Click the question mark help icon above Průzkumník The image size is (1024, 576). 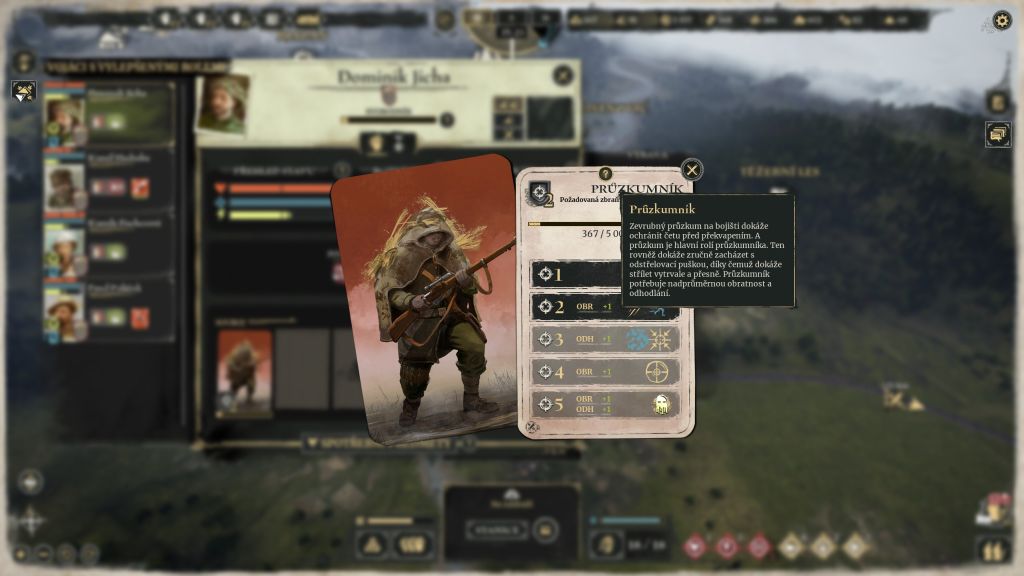click(x=605, y=173)
